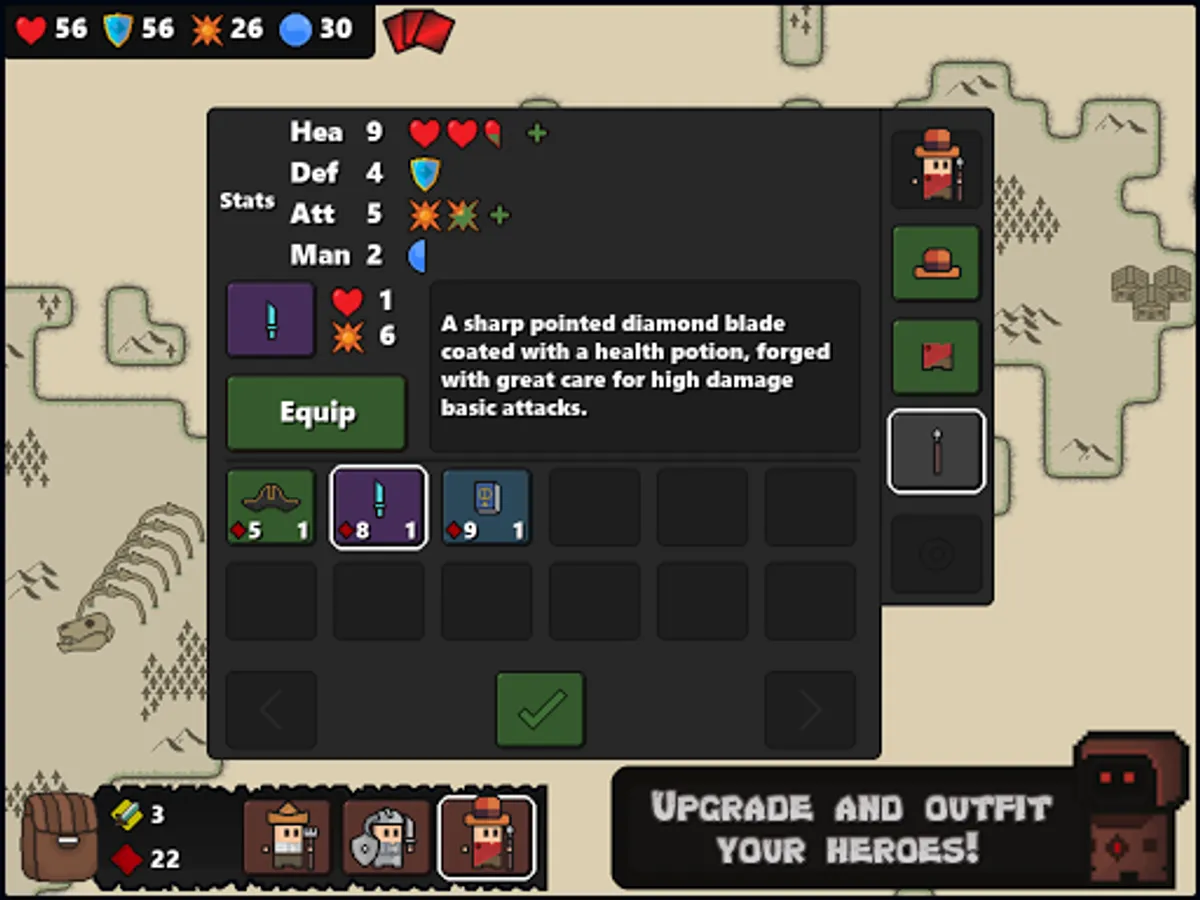The image size is (1200, 900).
Task: Confirm with the green checkmark button
Action: [540, 709]
